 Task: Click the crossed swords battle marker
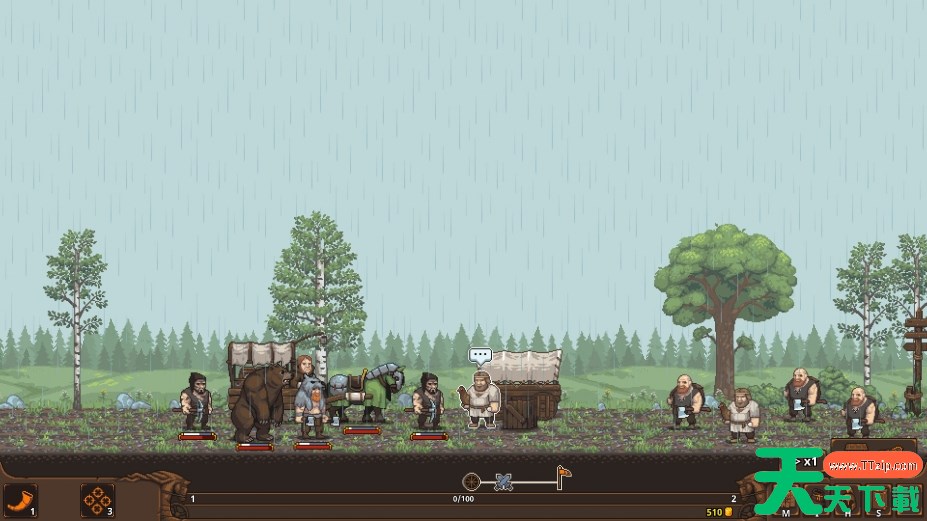pos(503,482)
